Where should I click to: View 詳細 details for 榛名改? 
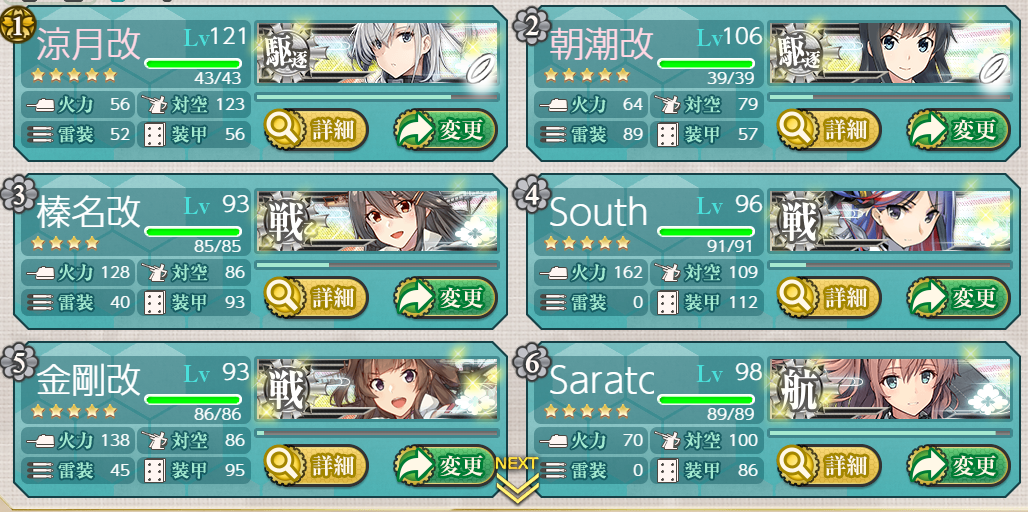[x=316, y=297]
